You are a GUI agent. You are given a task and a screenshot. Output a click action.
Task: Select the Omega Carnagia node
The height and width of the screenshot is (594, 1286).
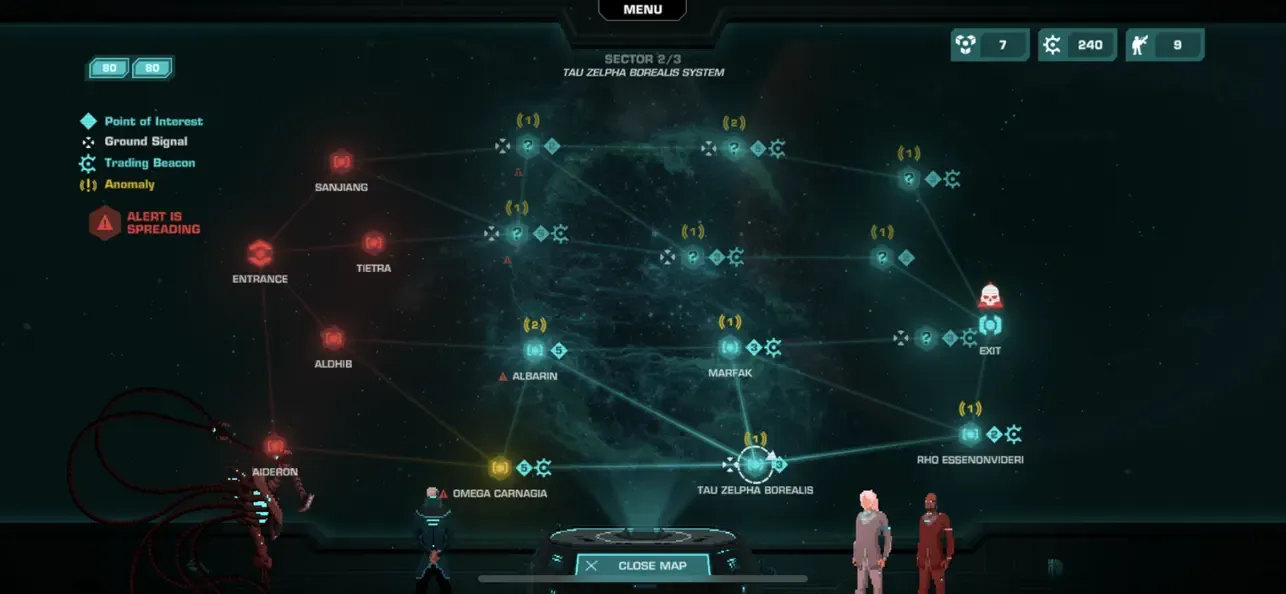(500, 467)
